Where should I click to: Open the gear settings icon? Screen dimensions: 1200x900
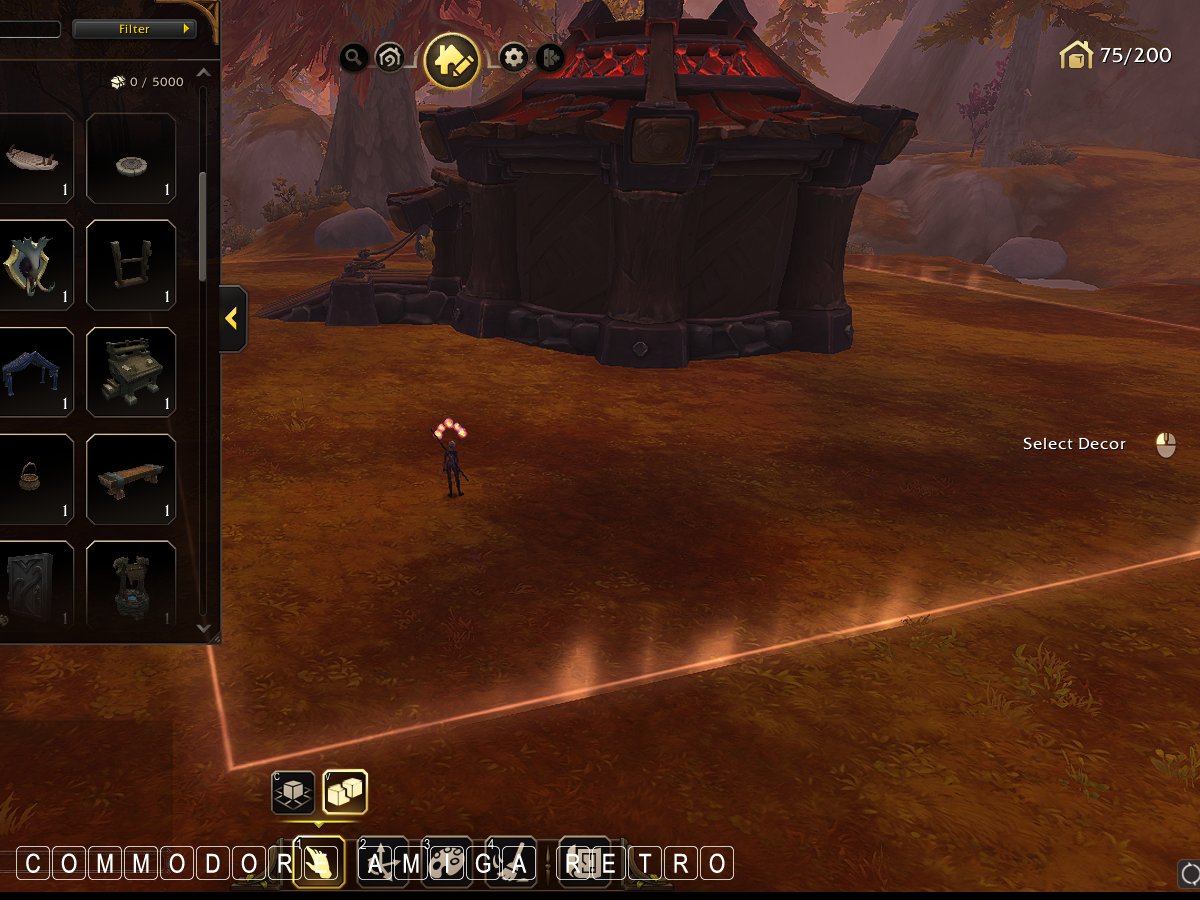pyautogui.click(x=514, y=57)
